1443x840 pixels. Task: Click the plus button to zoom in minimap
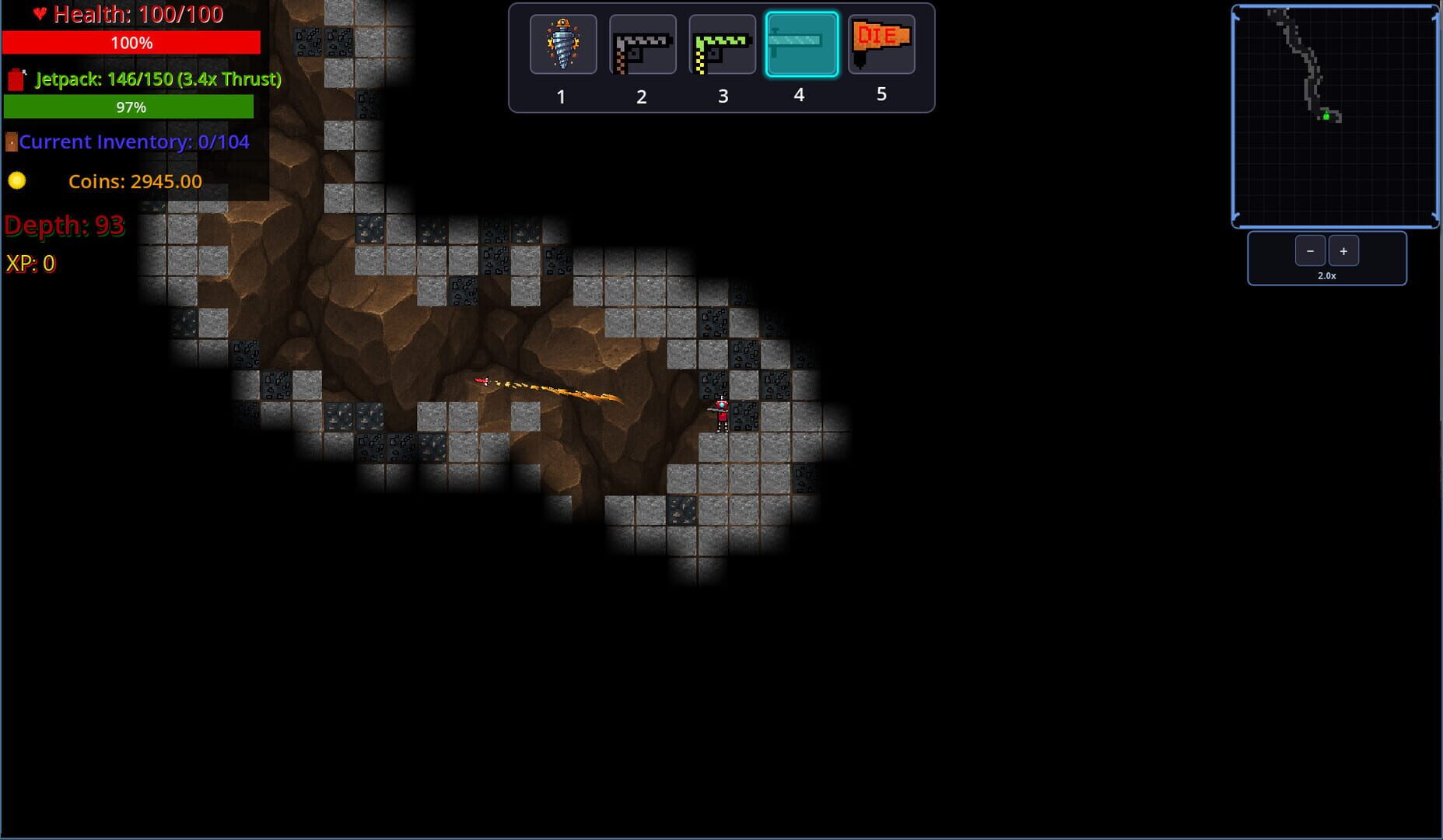[1343, 250]
